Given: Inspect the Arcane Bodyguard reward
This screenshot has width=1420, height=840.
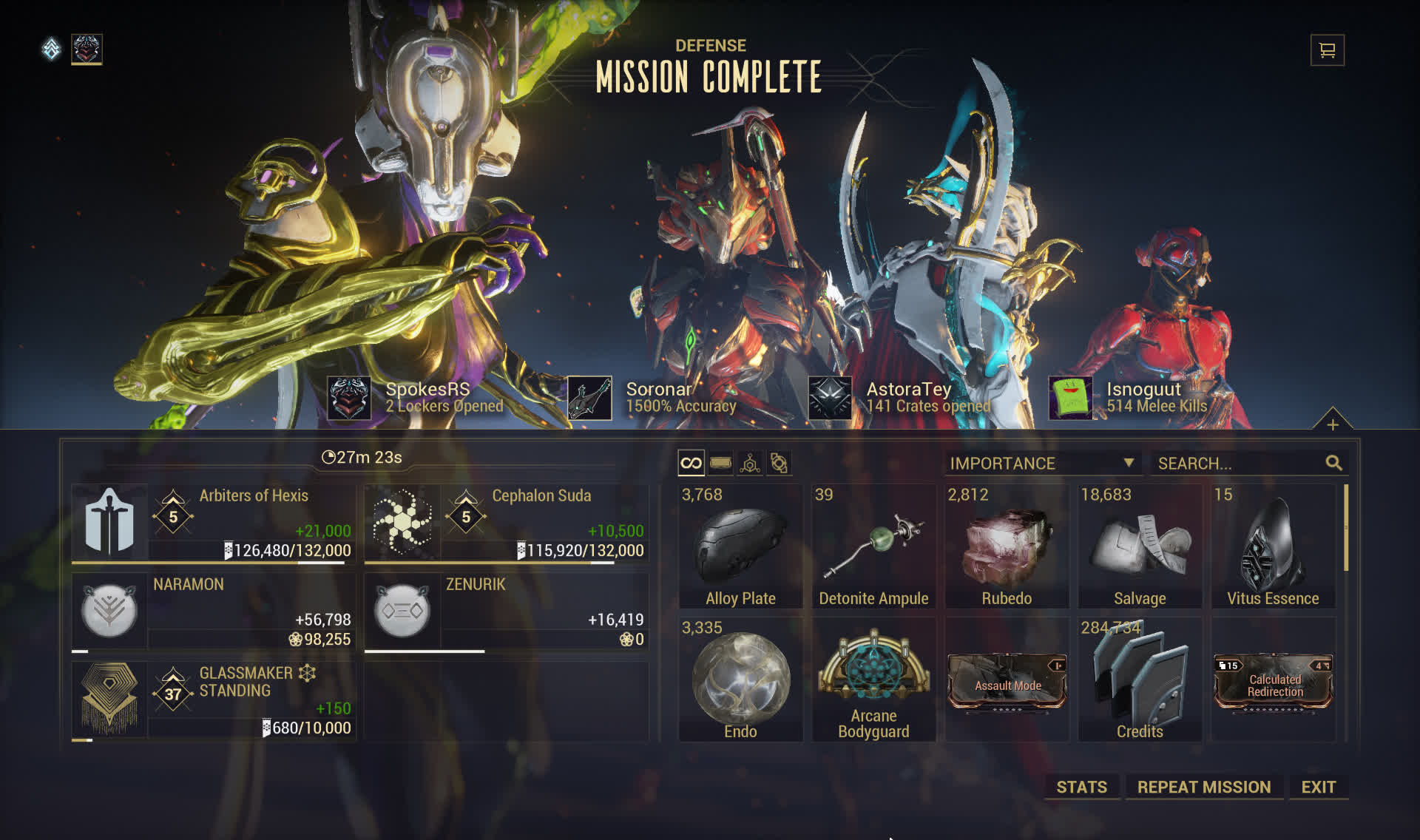Looking at the screenshot, I should coord(873,680).
